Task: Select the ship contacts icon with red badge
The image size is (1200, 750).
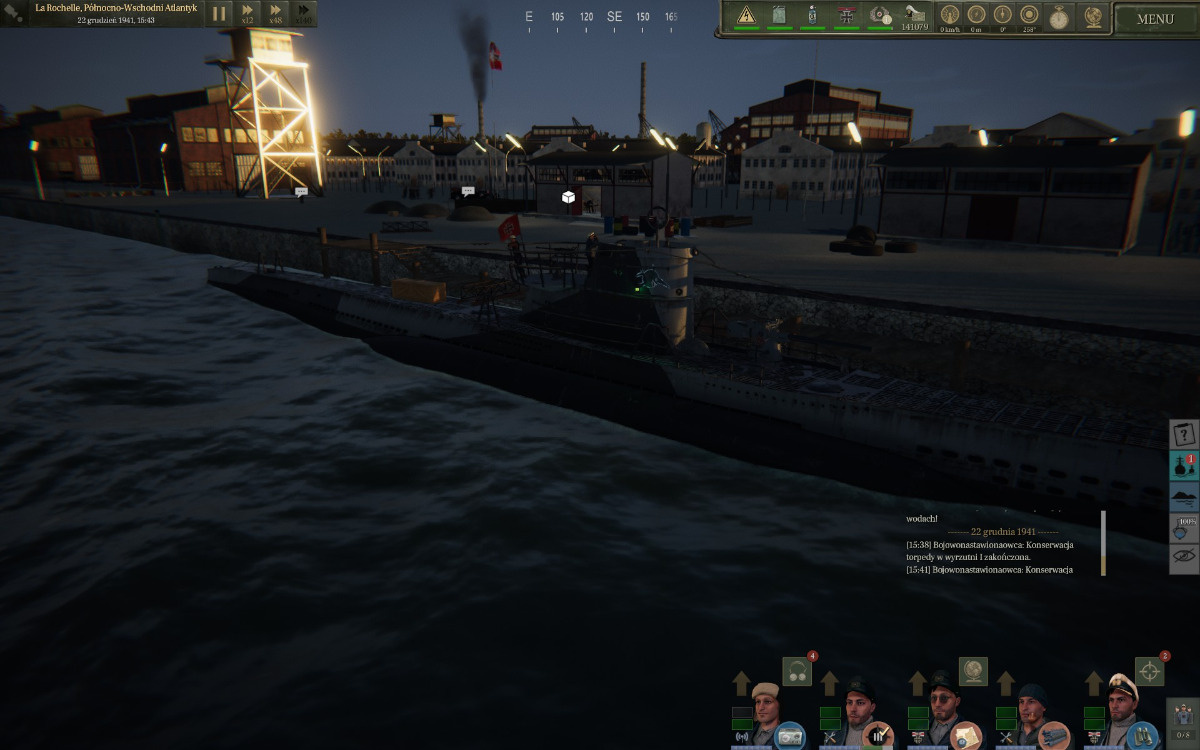Action: pyautogui.click(x=1184, y=466)
